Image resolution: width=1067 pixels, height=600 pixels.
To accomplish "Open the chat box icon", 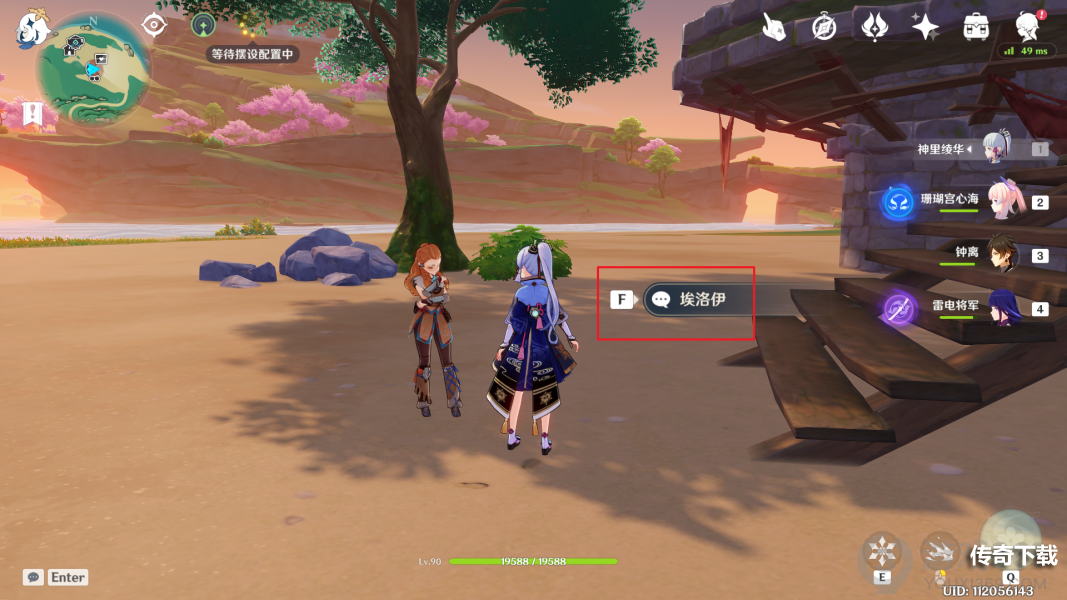I will click(x=33, y=577).
